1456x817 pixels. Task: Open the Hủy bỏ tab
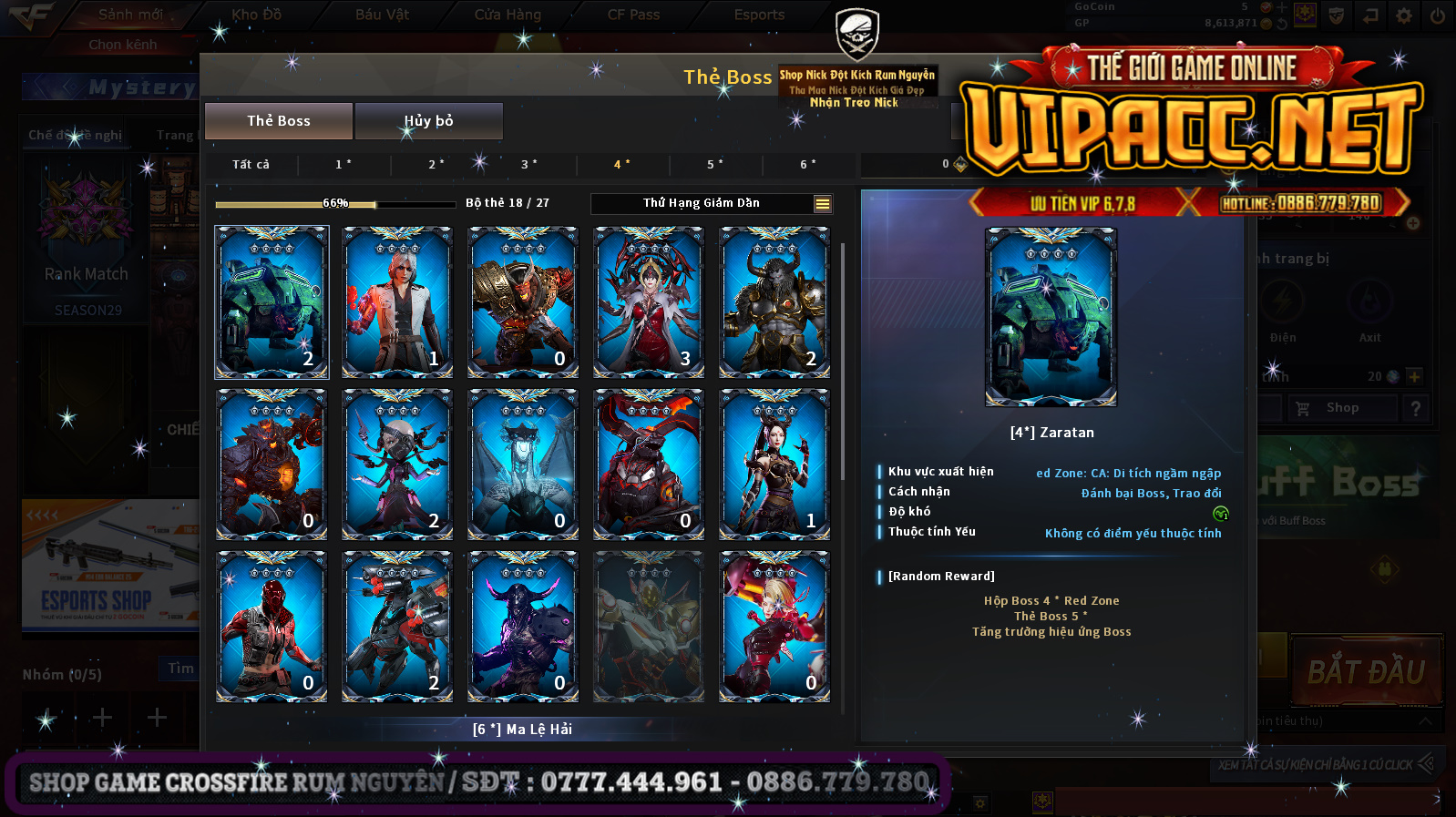coord(428,121)
